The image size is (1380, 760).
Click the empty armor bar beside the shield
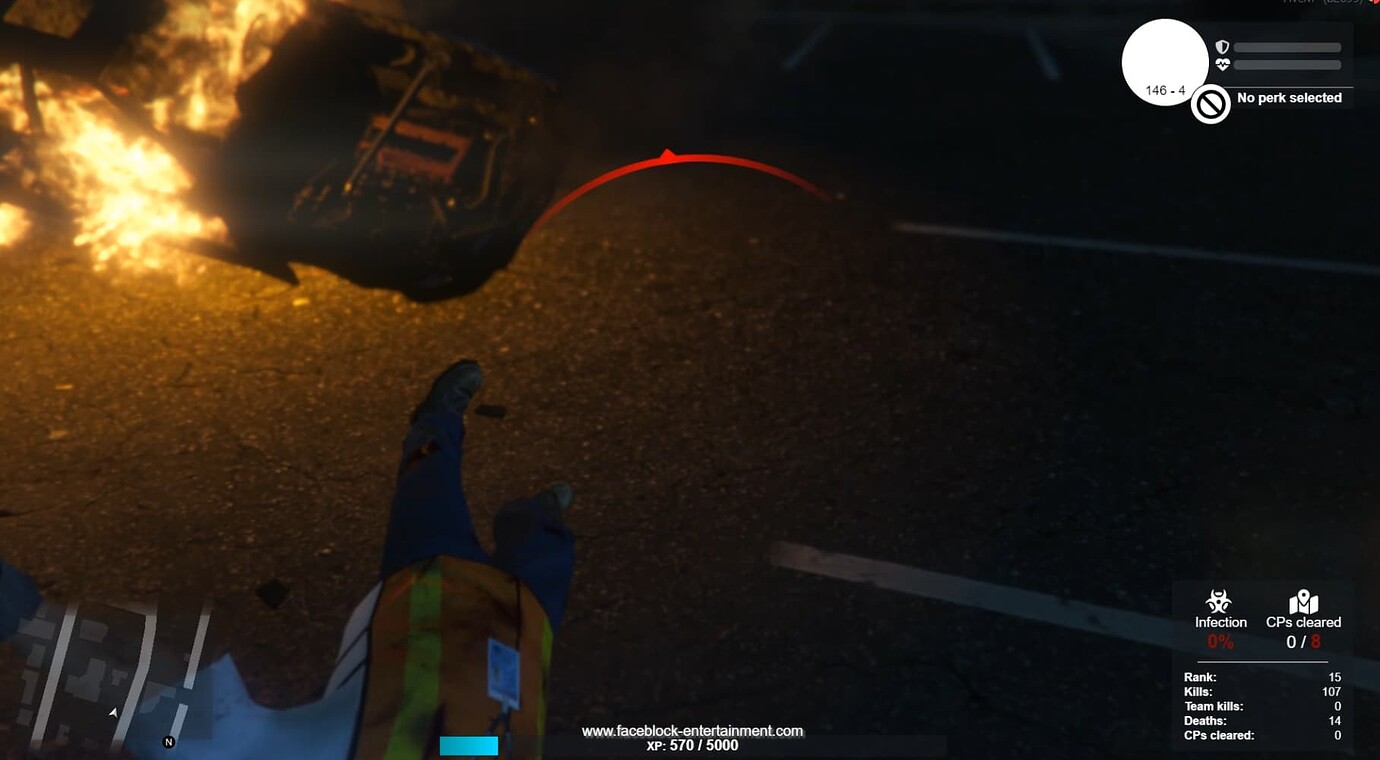pyautogui.click(x=1287, y=46)
